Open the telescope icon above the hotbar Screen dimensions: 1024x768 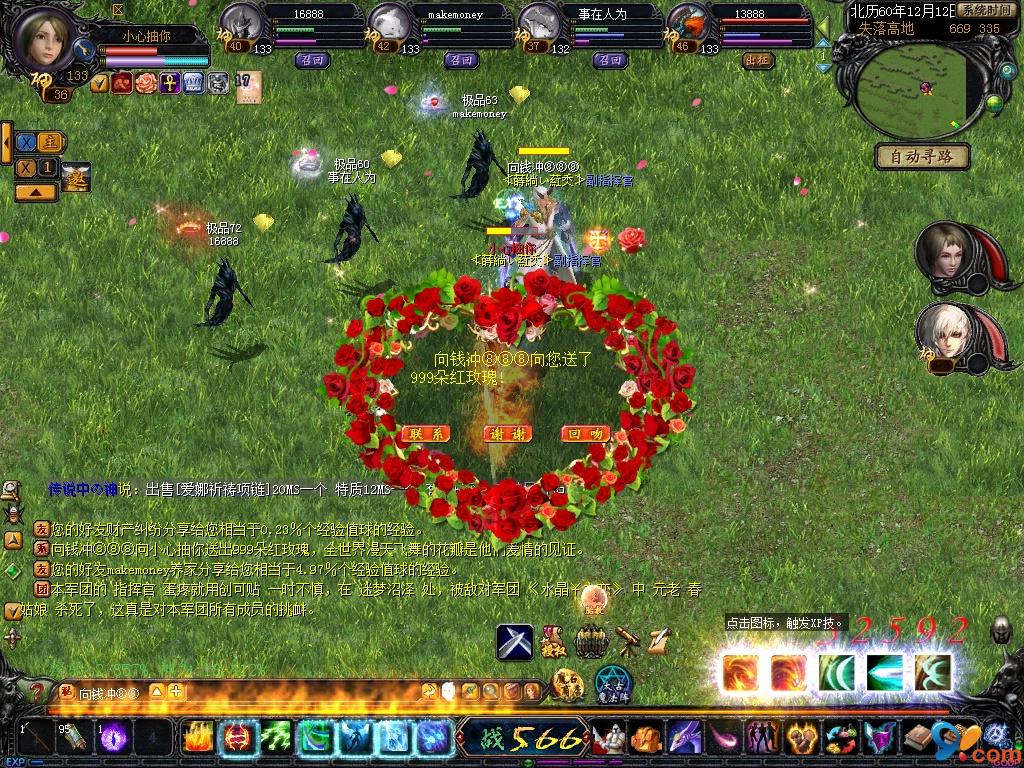click(x=628, y=640)
